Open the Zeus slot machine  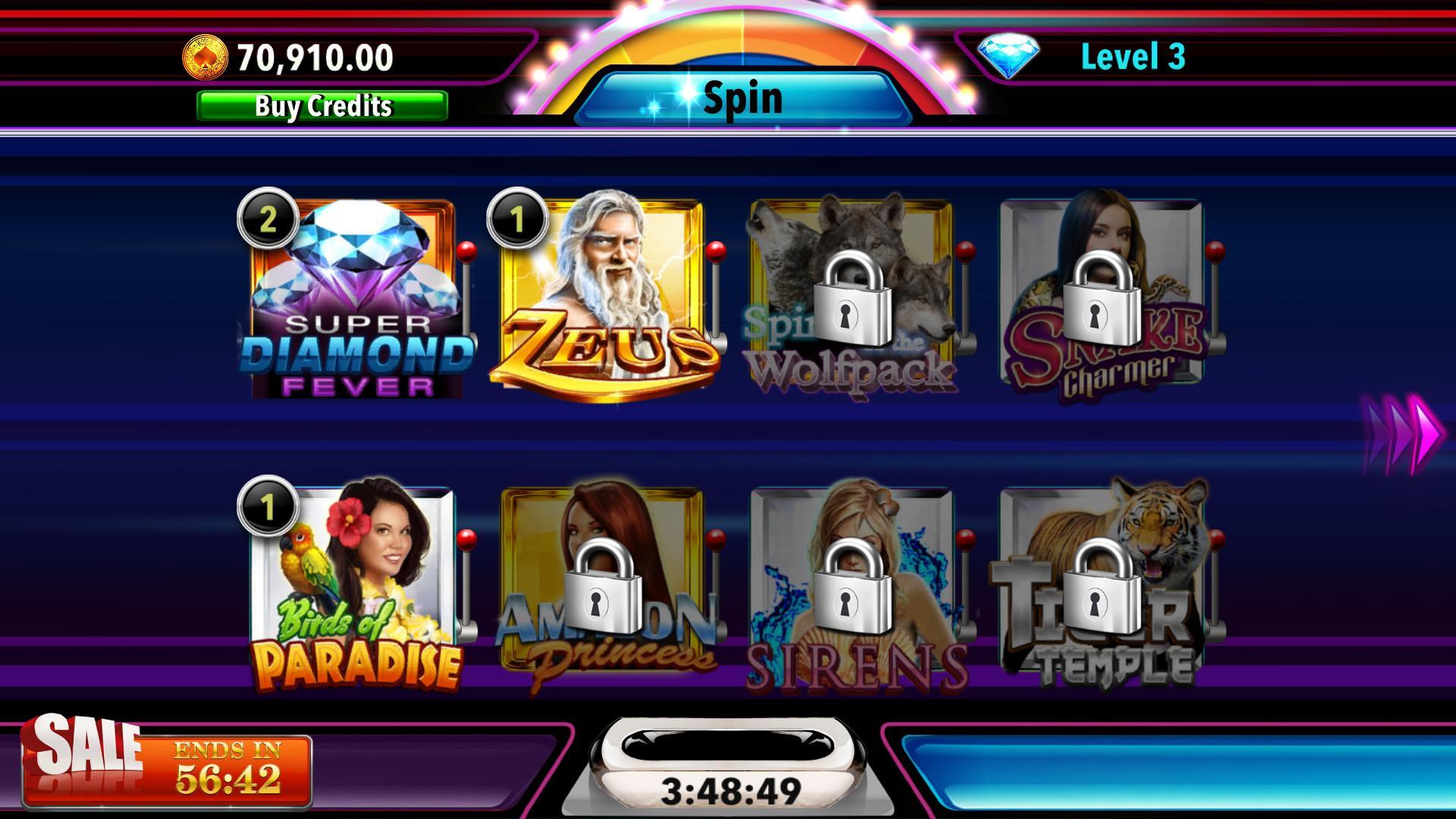pos(607,303)
